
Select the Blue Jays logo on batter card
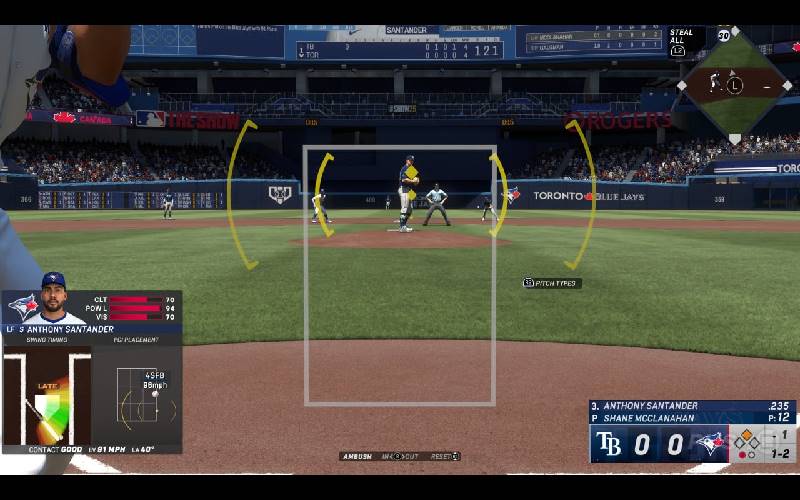(22, 306)
